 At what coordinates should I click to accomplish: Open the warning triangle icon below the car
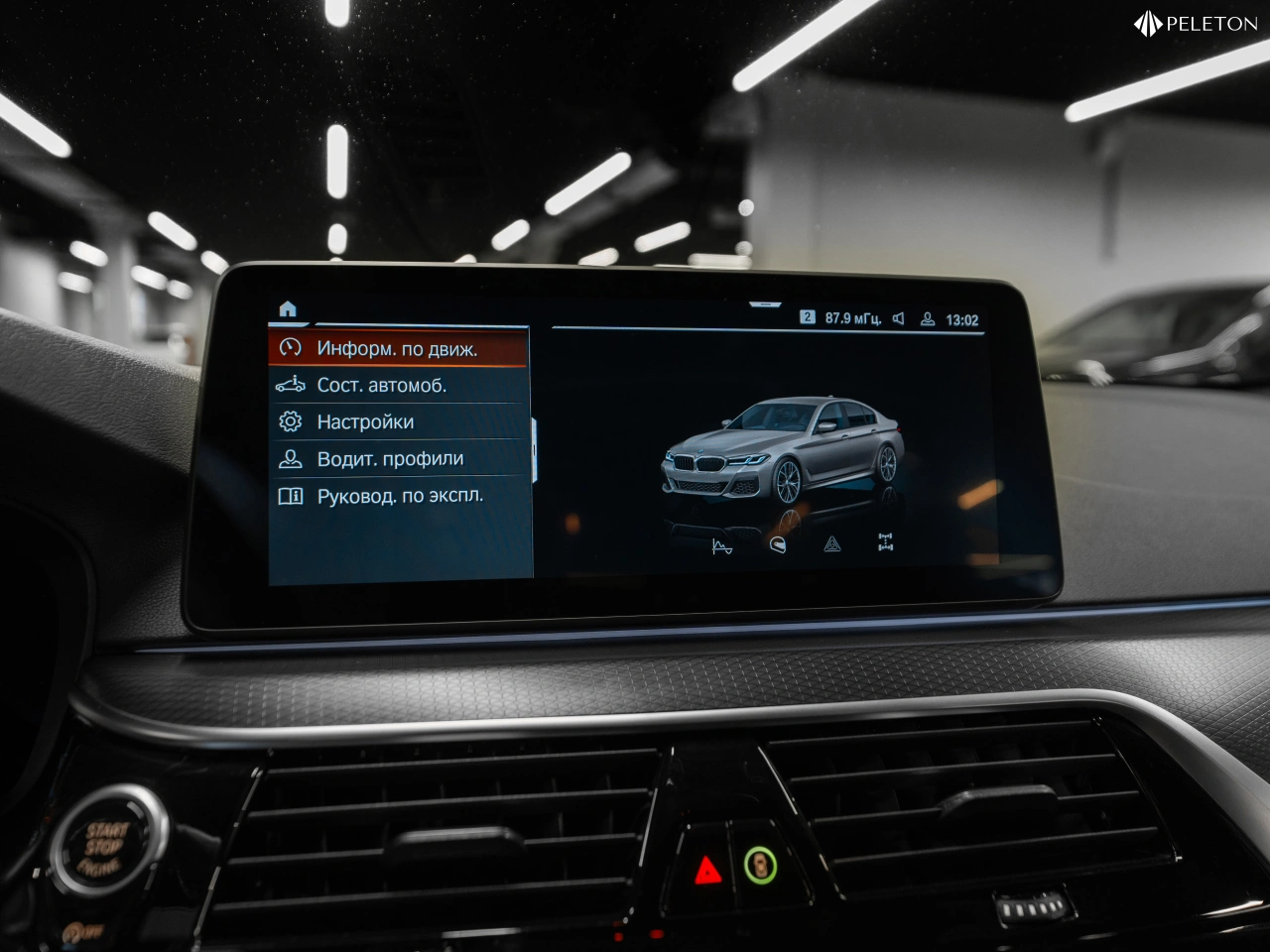coord(831,543)
